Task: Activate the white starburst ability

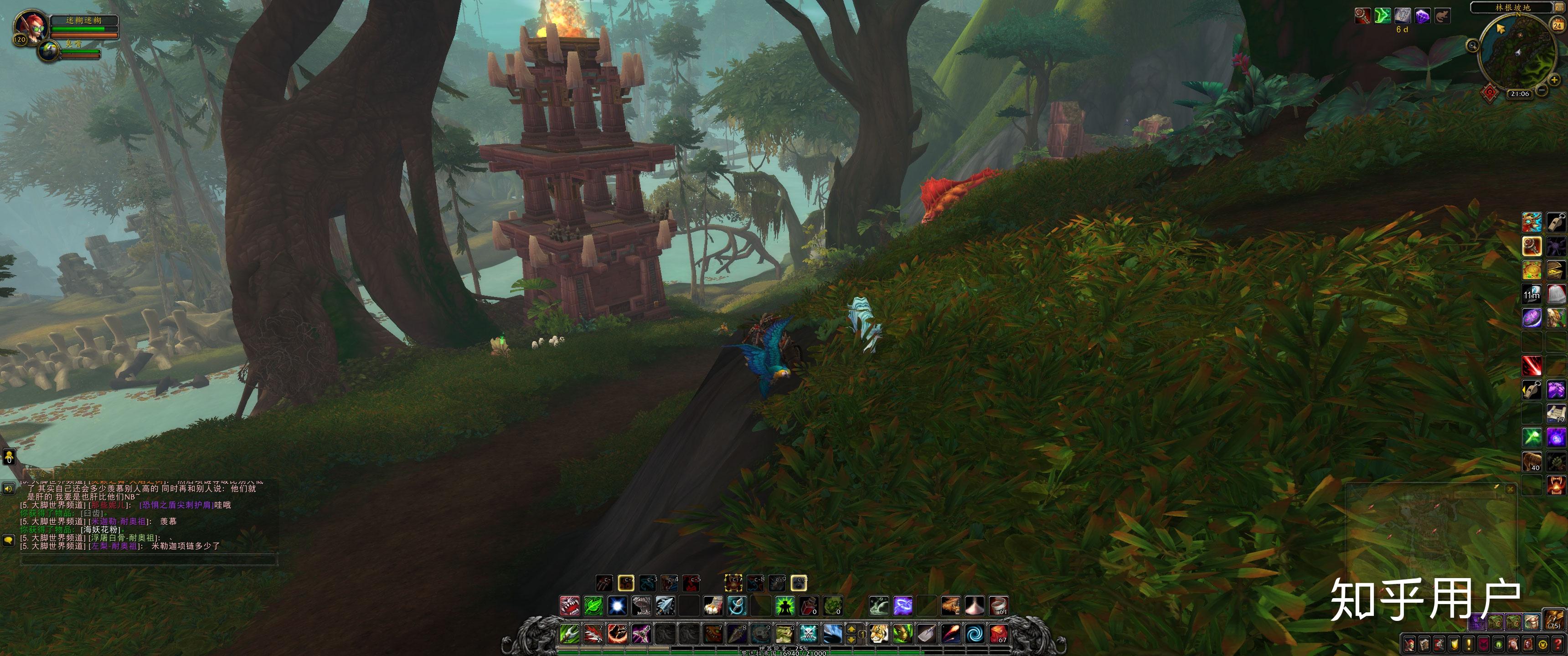Action: [x=617, y=606]
